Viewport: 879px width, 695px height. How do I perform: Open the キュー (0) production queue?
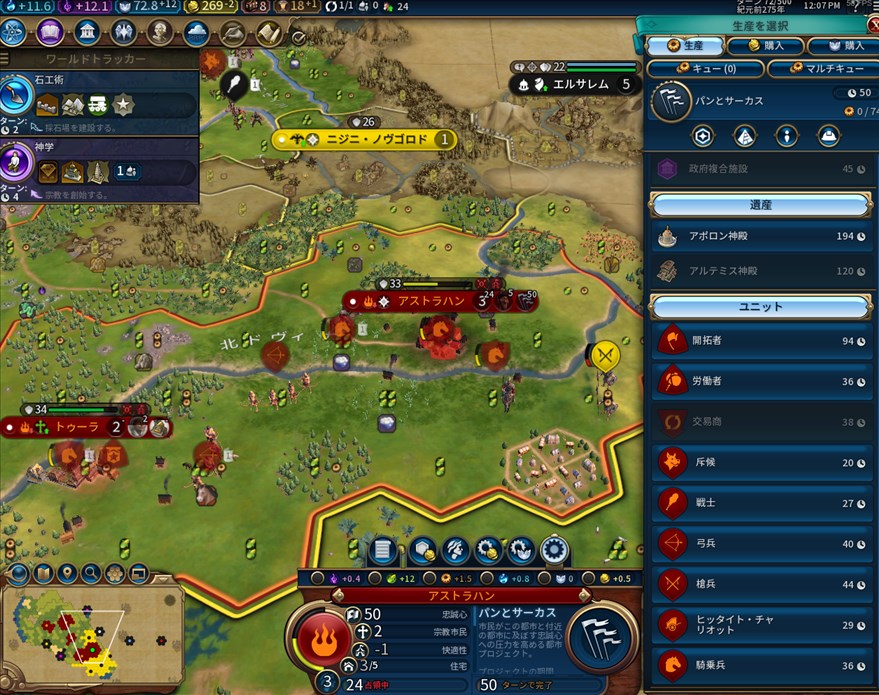(706, 69)
